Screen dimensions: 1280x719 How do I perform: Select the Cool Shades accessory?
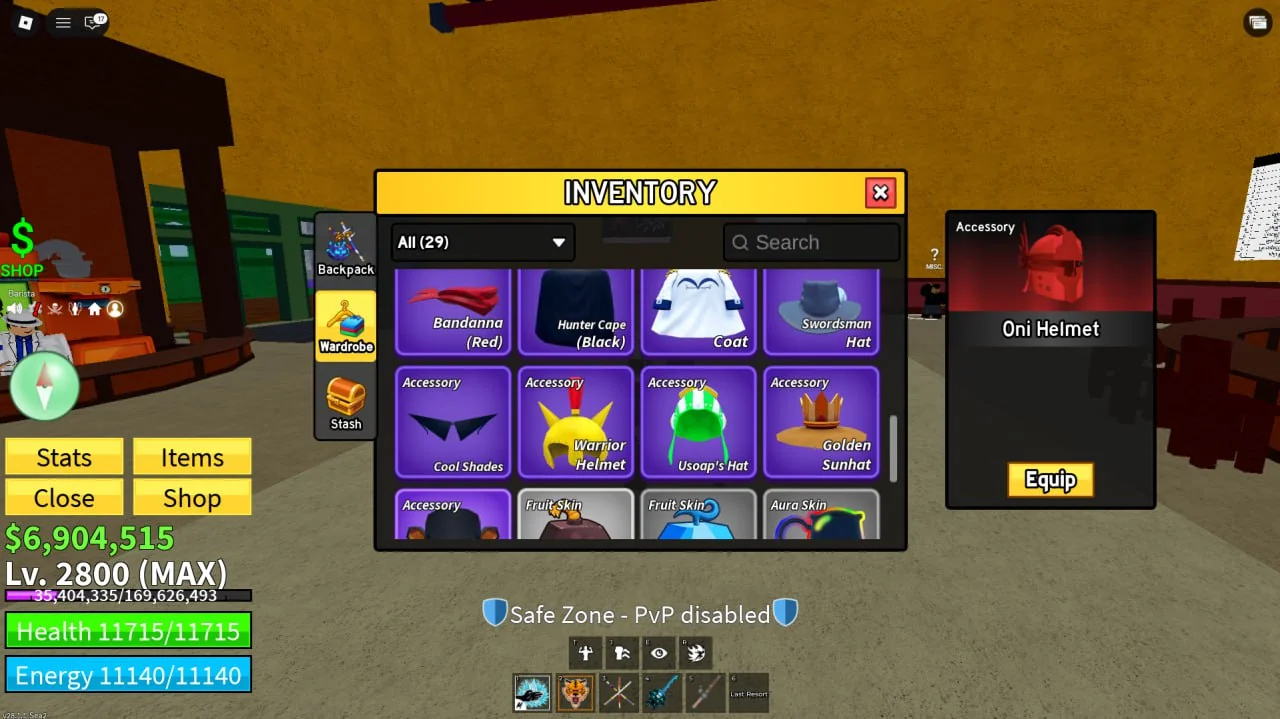(453, 422)
